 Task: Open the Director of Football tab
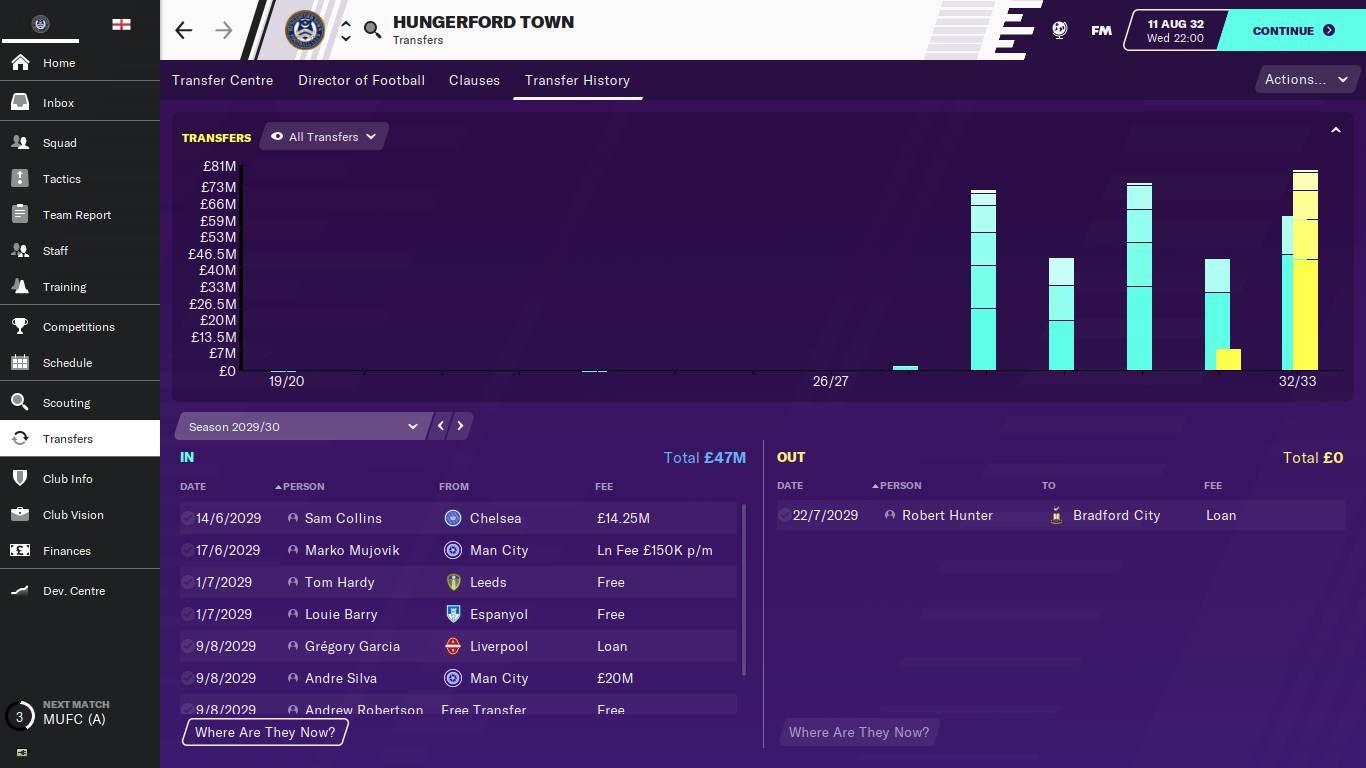361,80
